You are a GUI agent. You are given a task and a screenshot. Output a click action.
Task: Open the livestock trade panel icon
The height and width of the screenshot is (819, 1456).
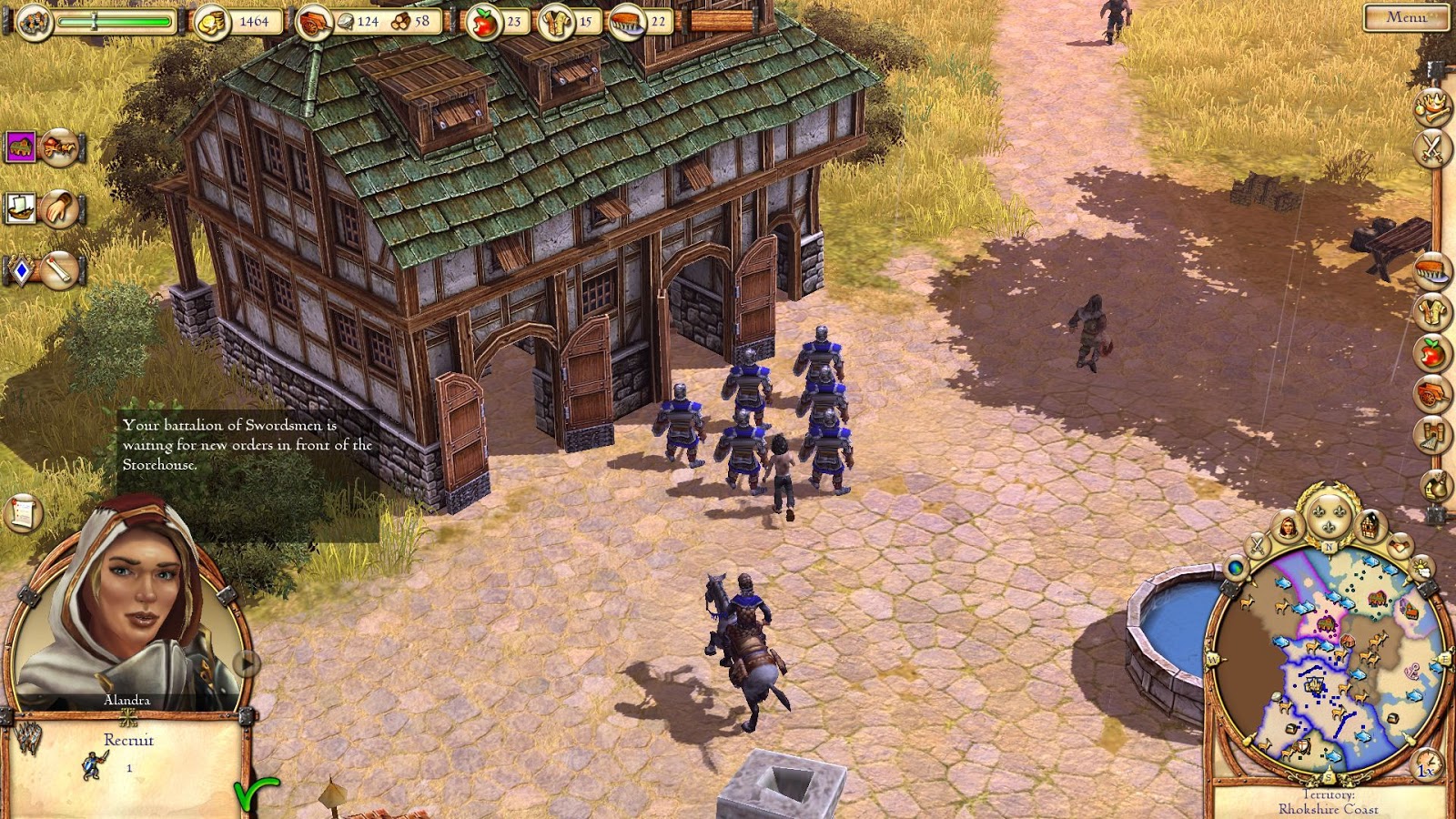(19, 147)
